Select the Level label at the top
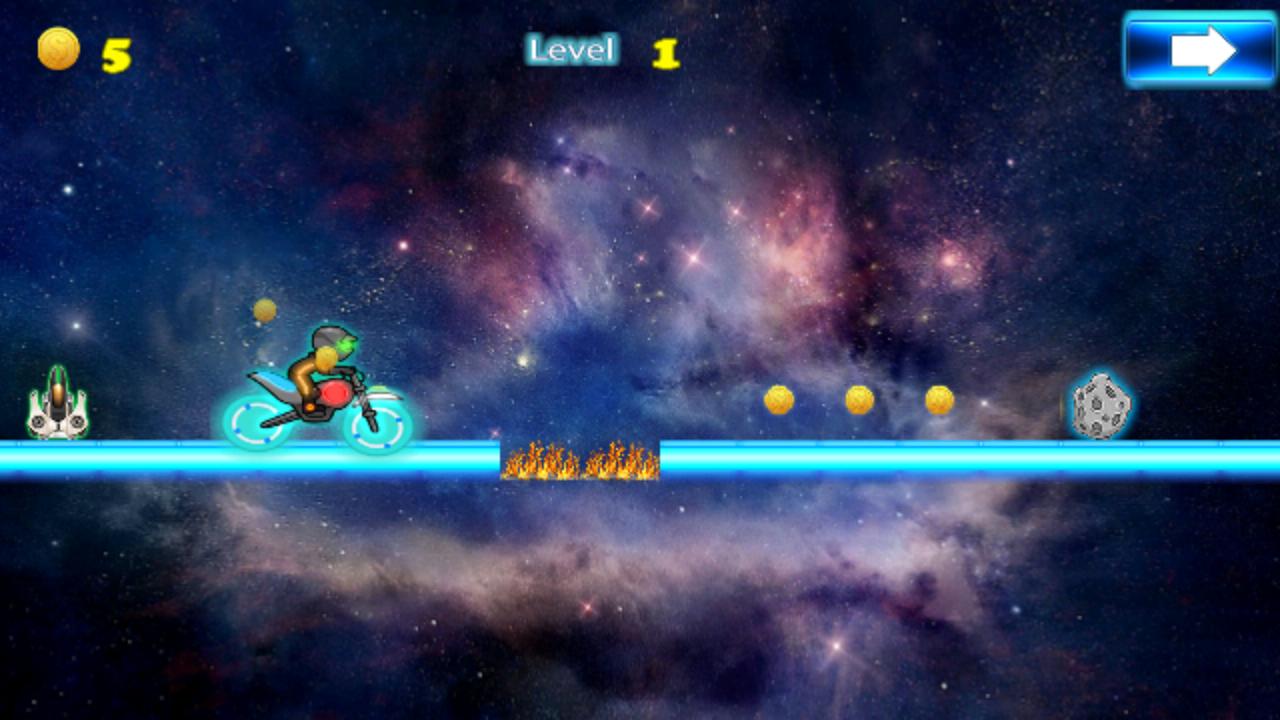Viewport: 1280px width, 720px height. point(571,48)
